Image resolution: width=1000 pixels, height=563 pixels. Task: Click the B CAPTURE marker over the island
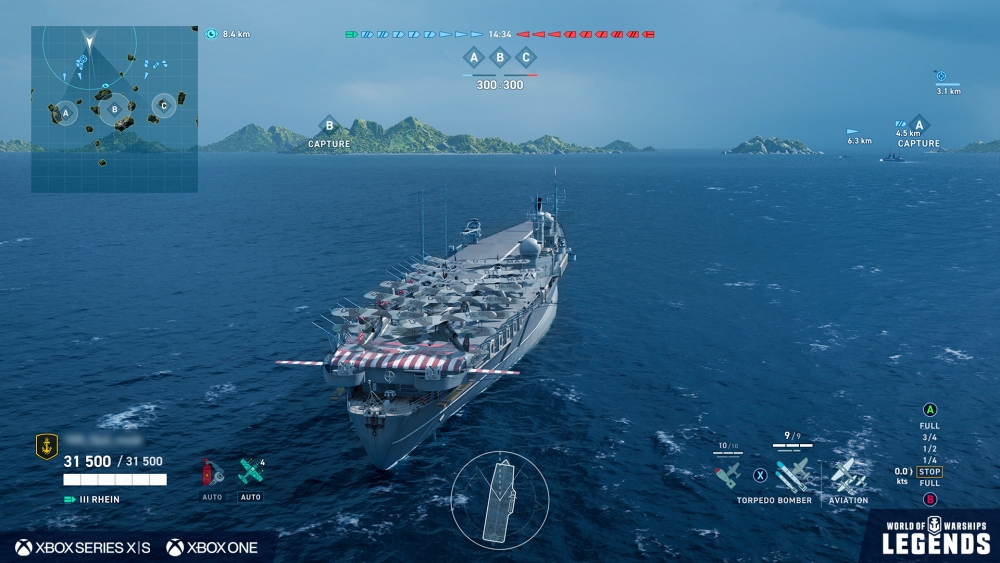(x=329, y=127)
